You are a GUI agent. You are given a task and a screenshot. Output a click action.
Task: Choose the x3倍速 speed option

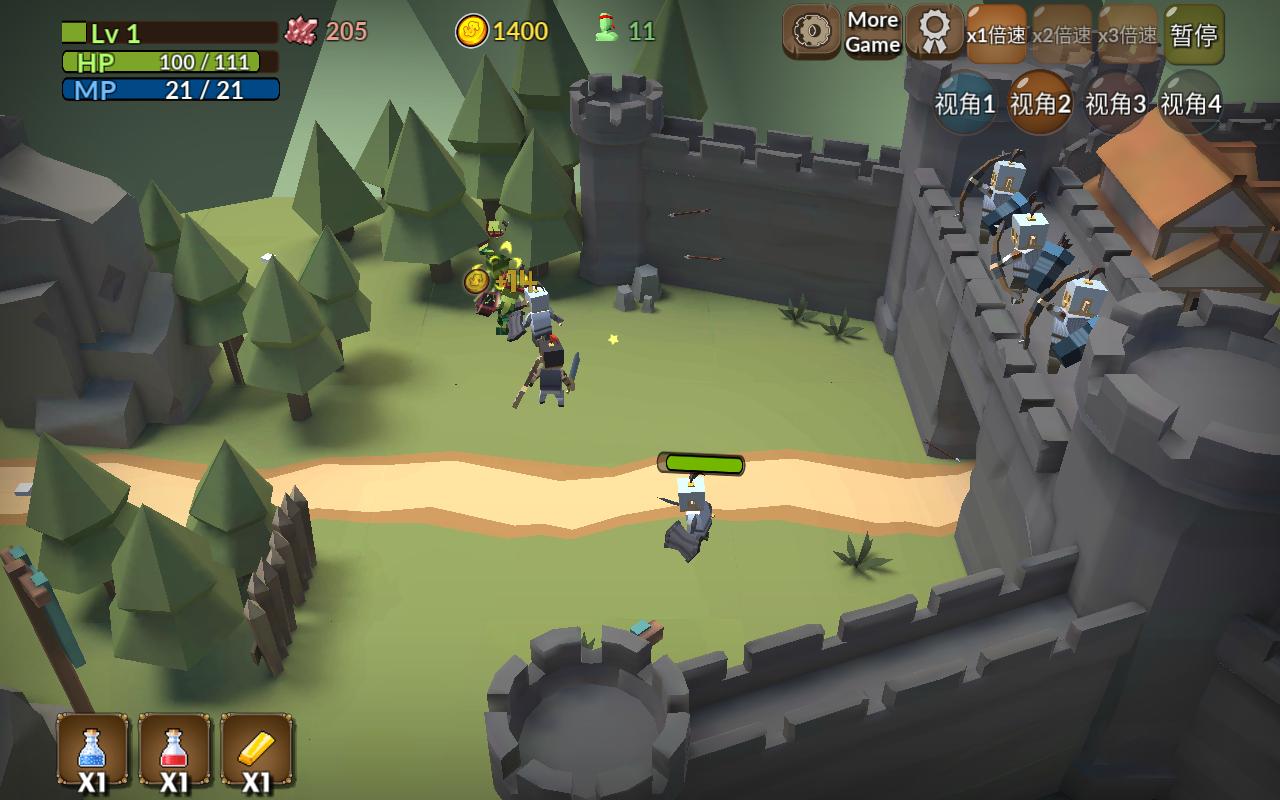[x=1127, y=35]
